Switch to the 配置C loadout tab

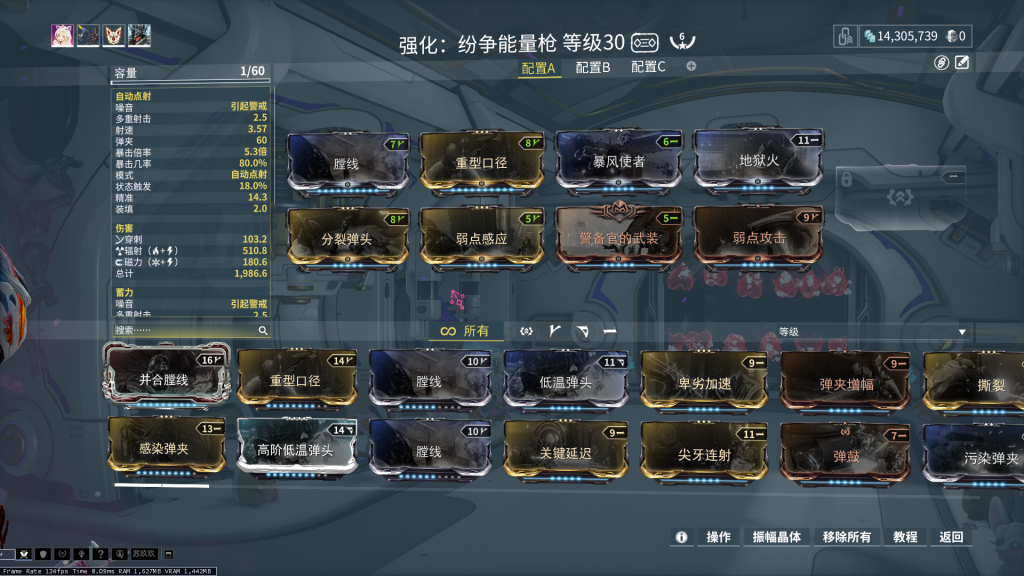pyautogui.click(x=648, y=68)
